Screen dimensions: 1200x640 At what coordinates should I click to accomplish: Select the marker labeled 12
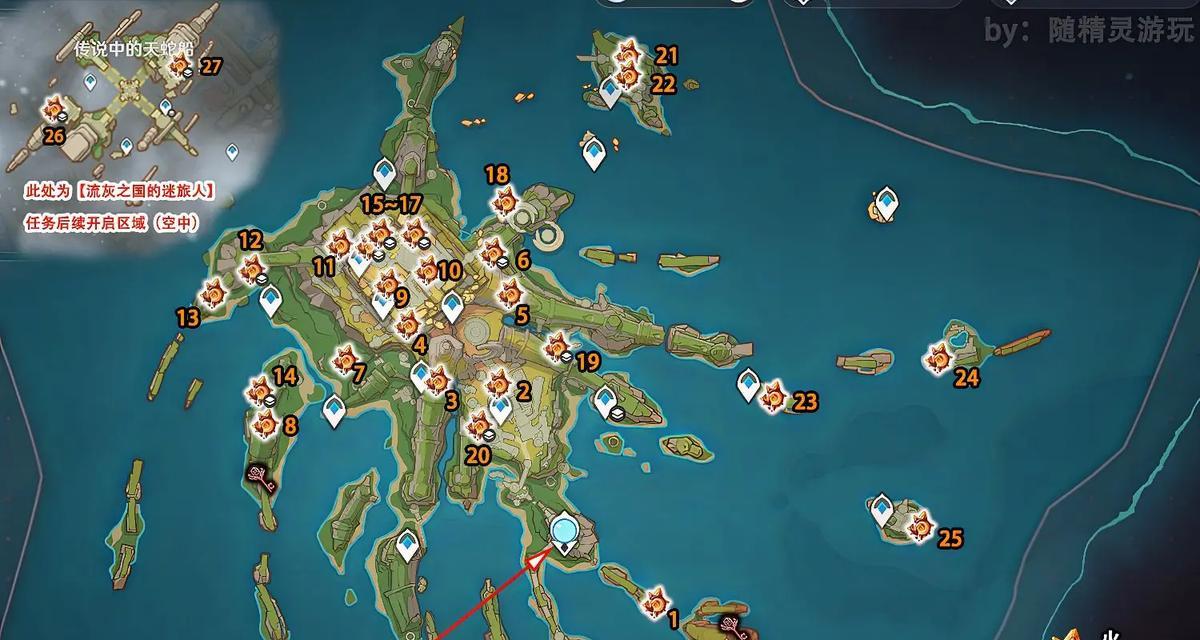pos(252,267)
